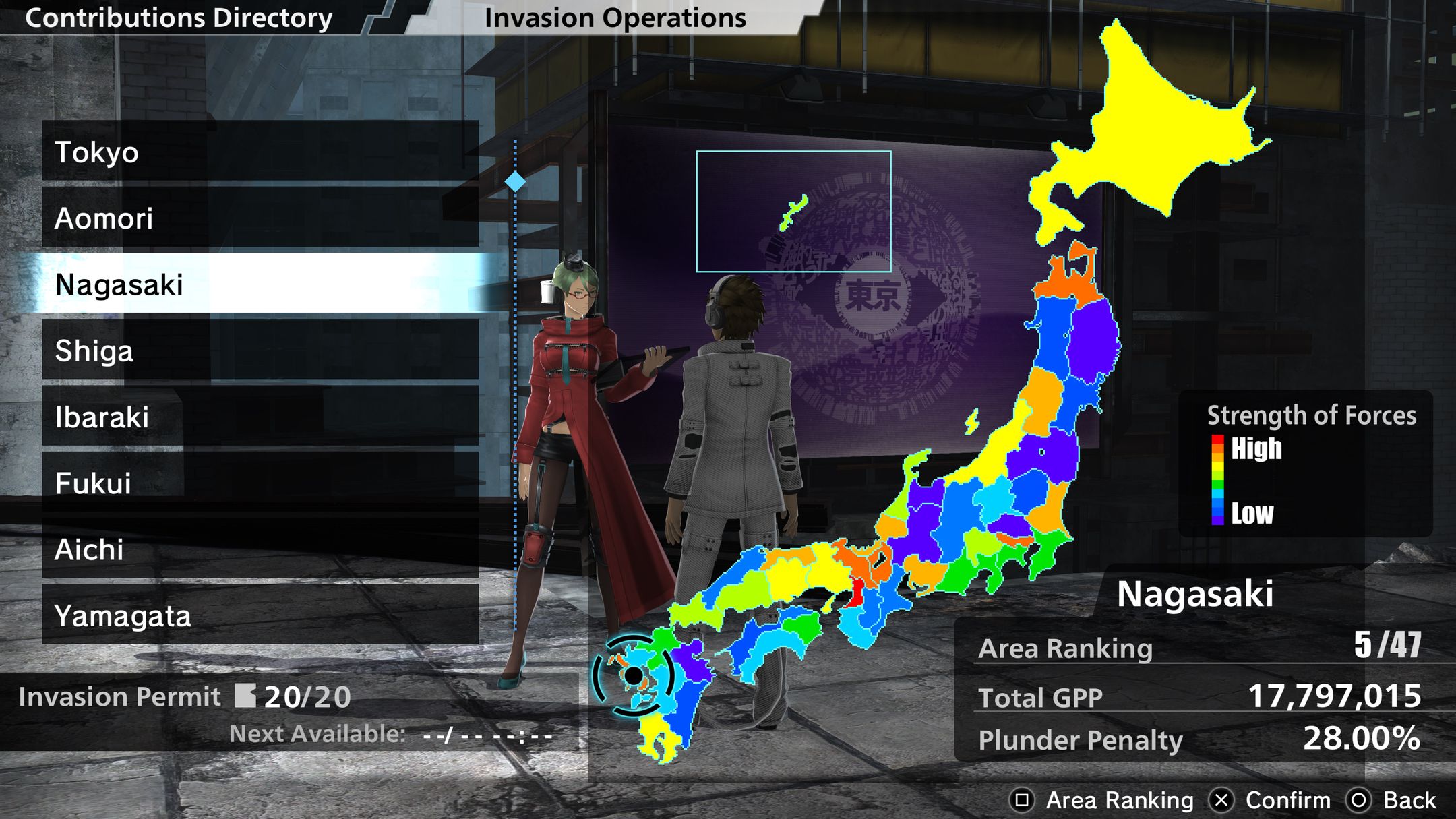Select the Aichi prefecture entry

pyautogui.click(x=260, y=549)
